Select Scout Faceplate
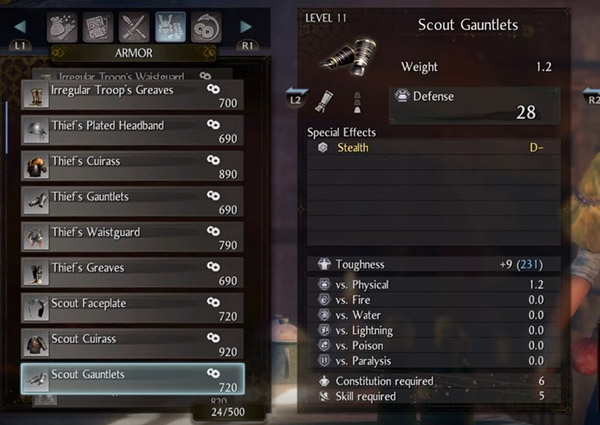 [x=131, y=308]
